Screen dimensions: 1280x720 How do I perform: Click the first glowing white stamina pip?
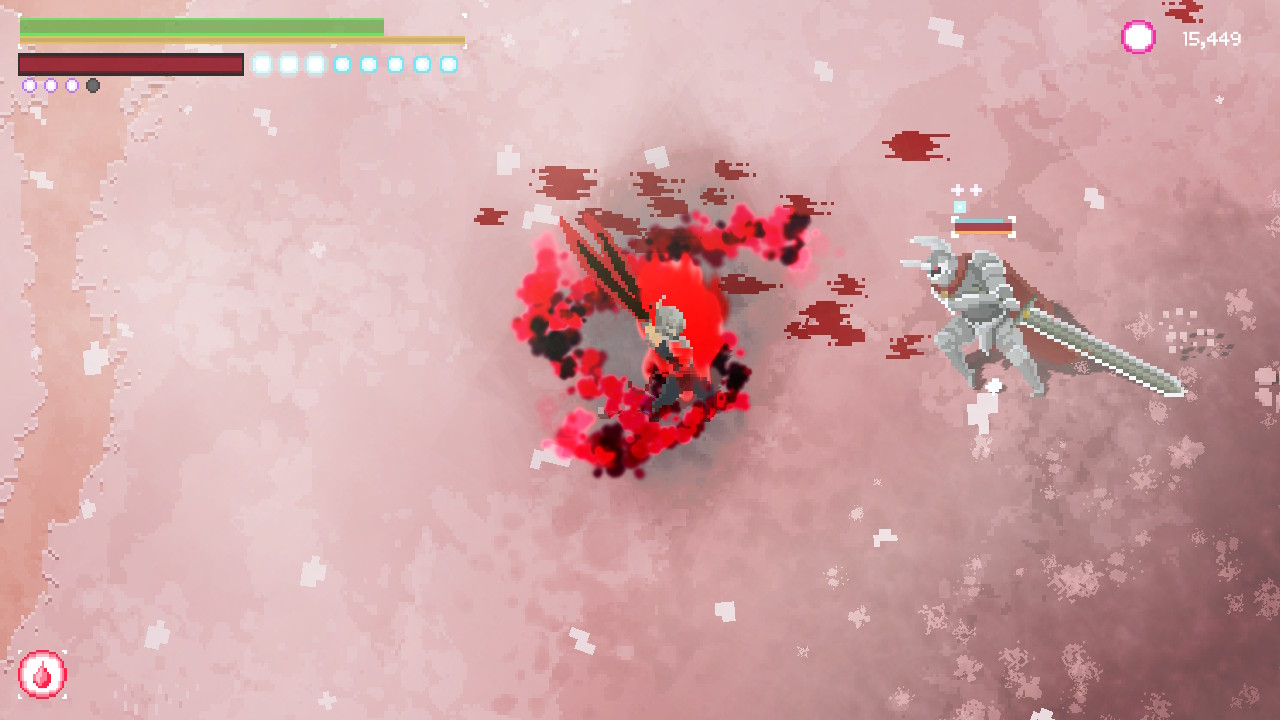[x=263, y=63]
